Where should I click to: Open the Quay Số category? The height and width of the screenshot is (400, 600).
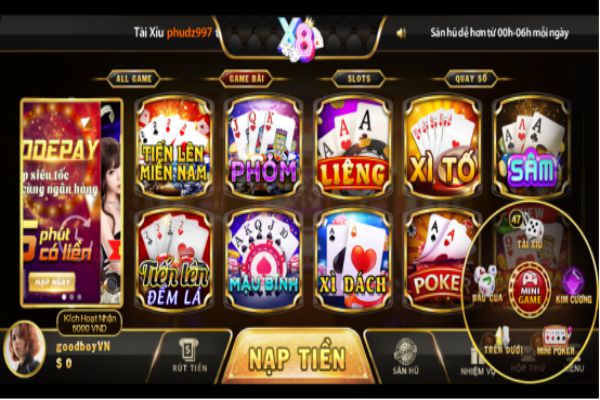pos(471,77)
